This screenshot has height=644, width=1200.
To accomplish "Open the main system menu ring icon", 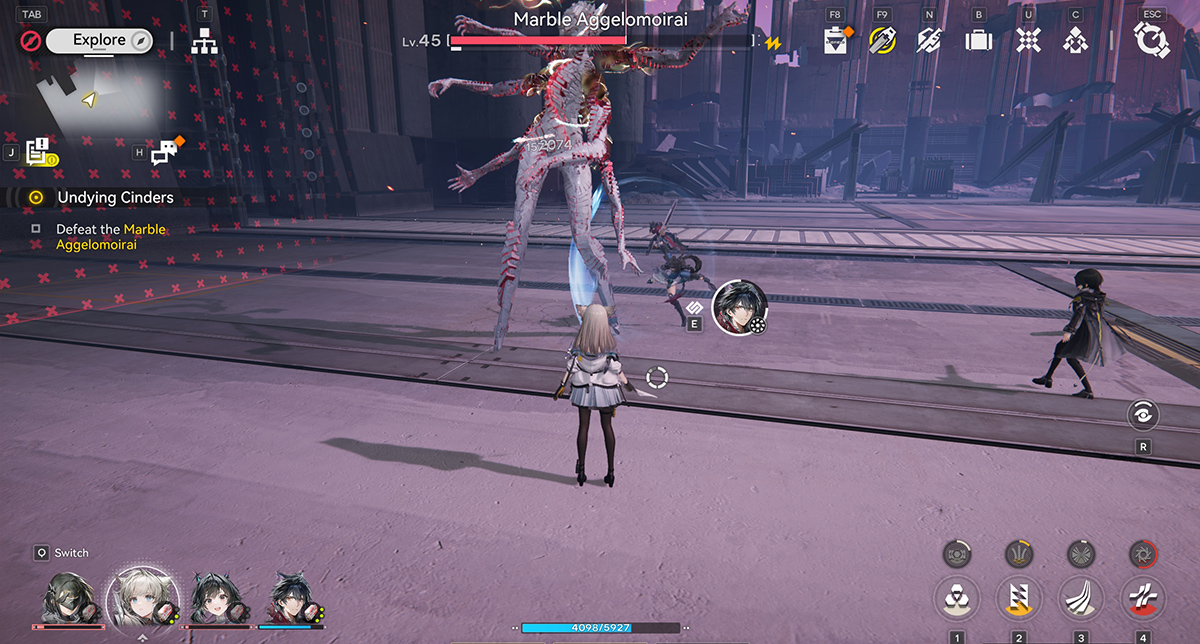I will (x=1152, y=41).
